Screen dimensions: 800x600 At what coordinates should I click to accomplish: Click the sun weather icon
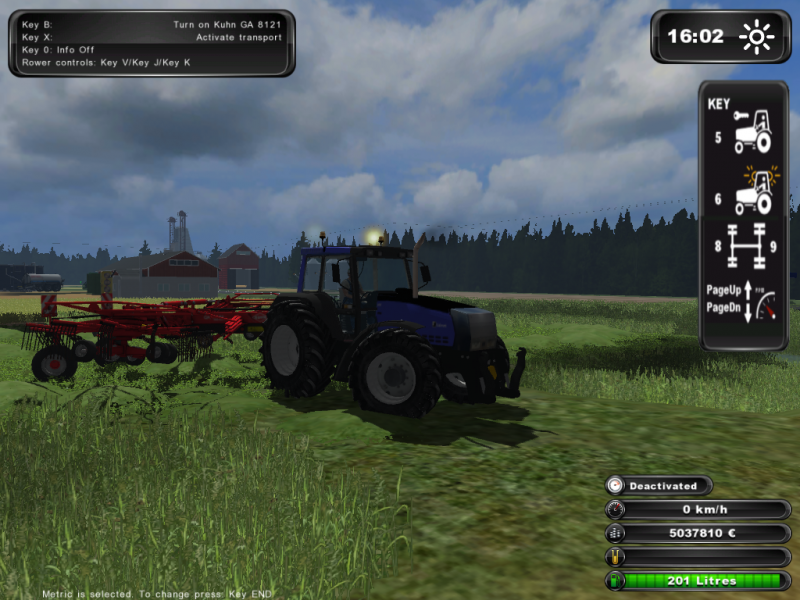757,37
